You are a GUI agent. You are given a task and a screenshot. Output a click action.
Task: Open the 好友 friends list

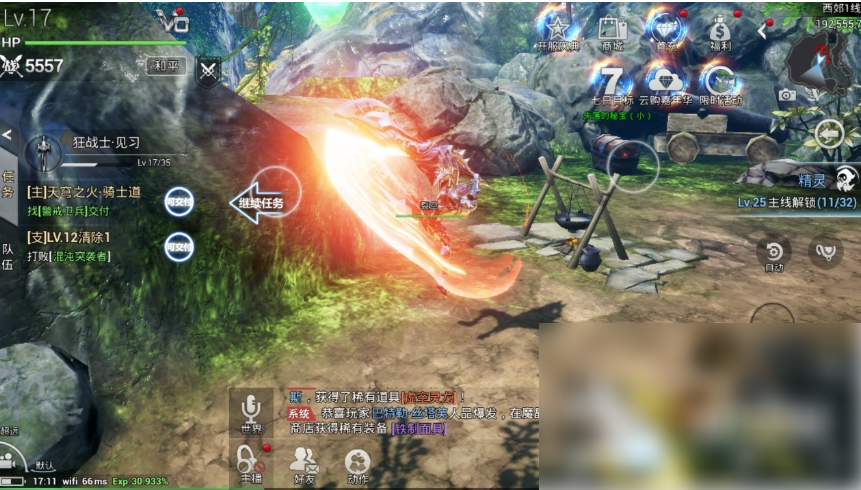coord(303,464)
